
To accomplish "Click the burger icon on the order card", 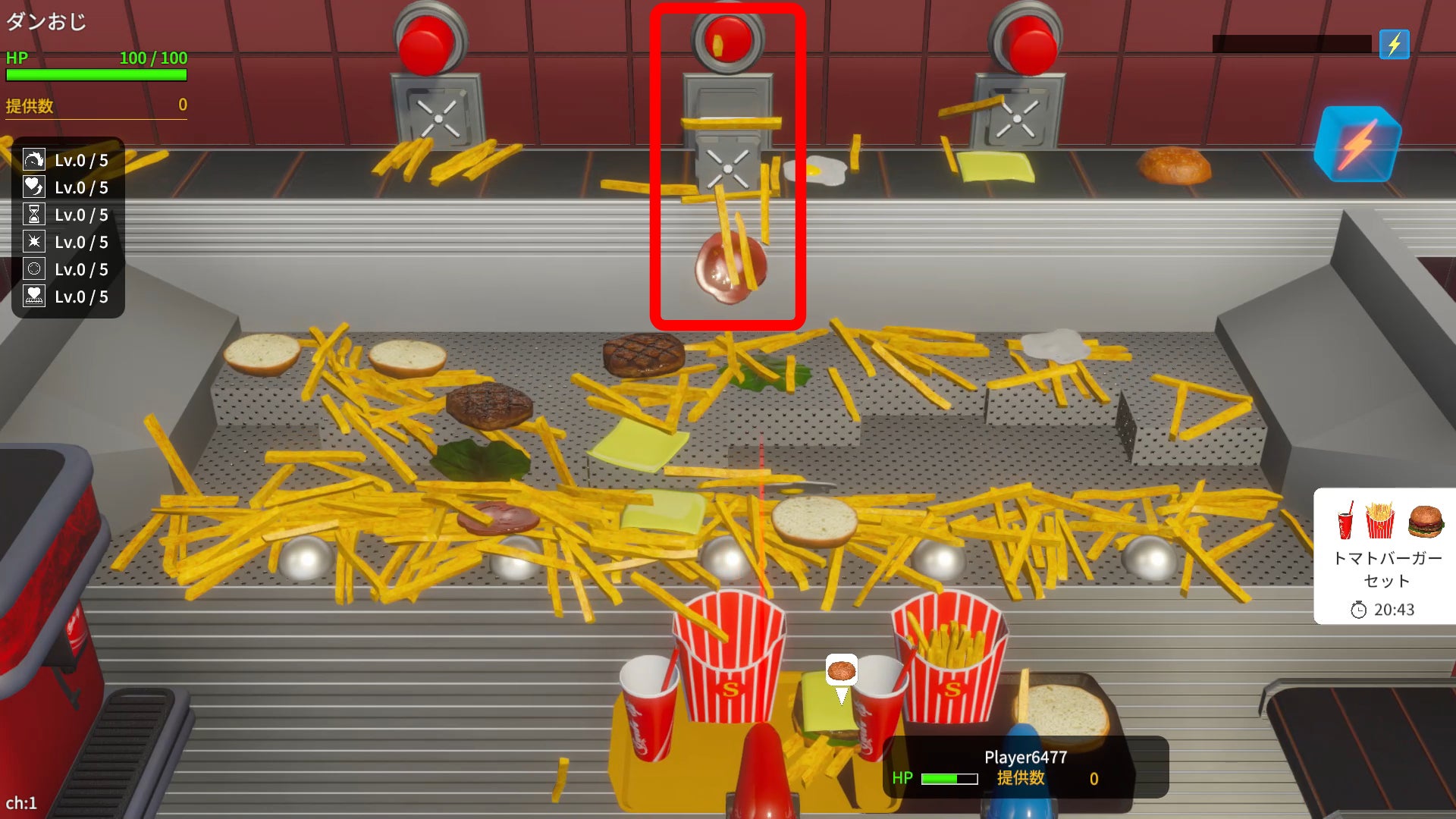I will (1425, 520).
